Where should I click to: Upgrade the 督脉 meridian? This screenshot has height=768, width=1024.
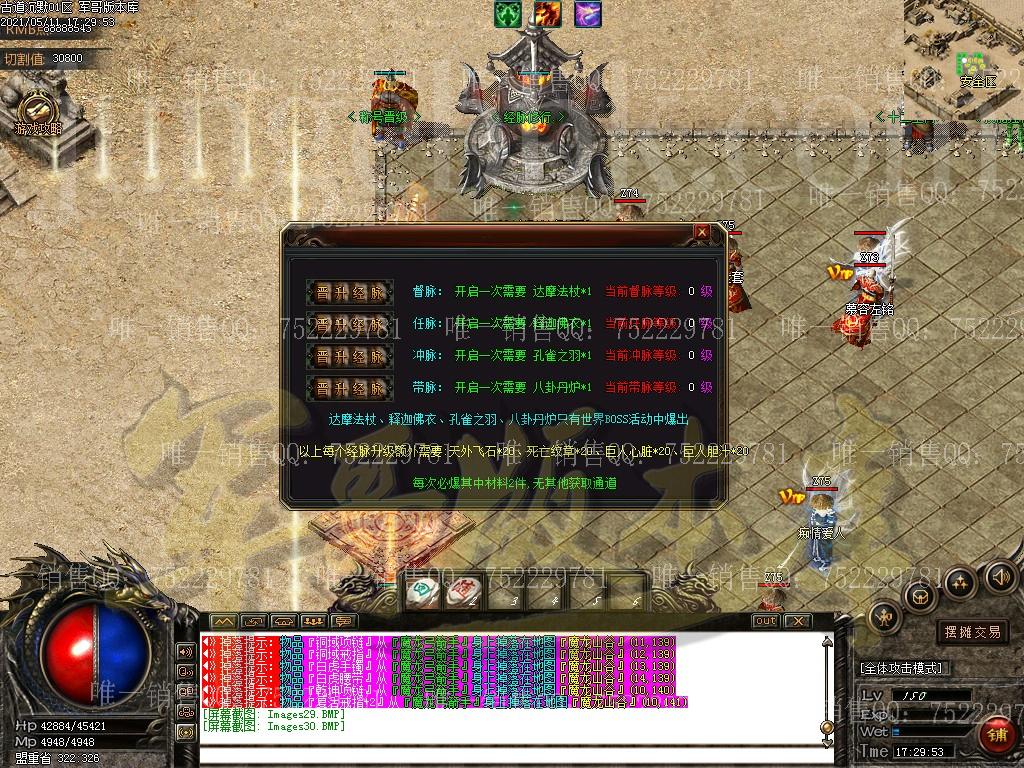pyautogui.click(x=349, y=292)
